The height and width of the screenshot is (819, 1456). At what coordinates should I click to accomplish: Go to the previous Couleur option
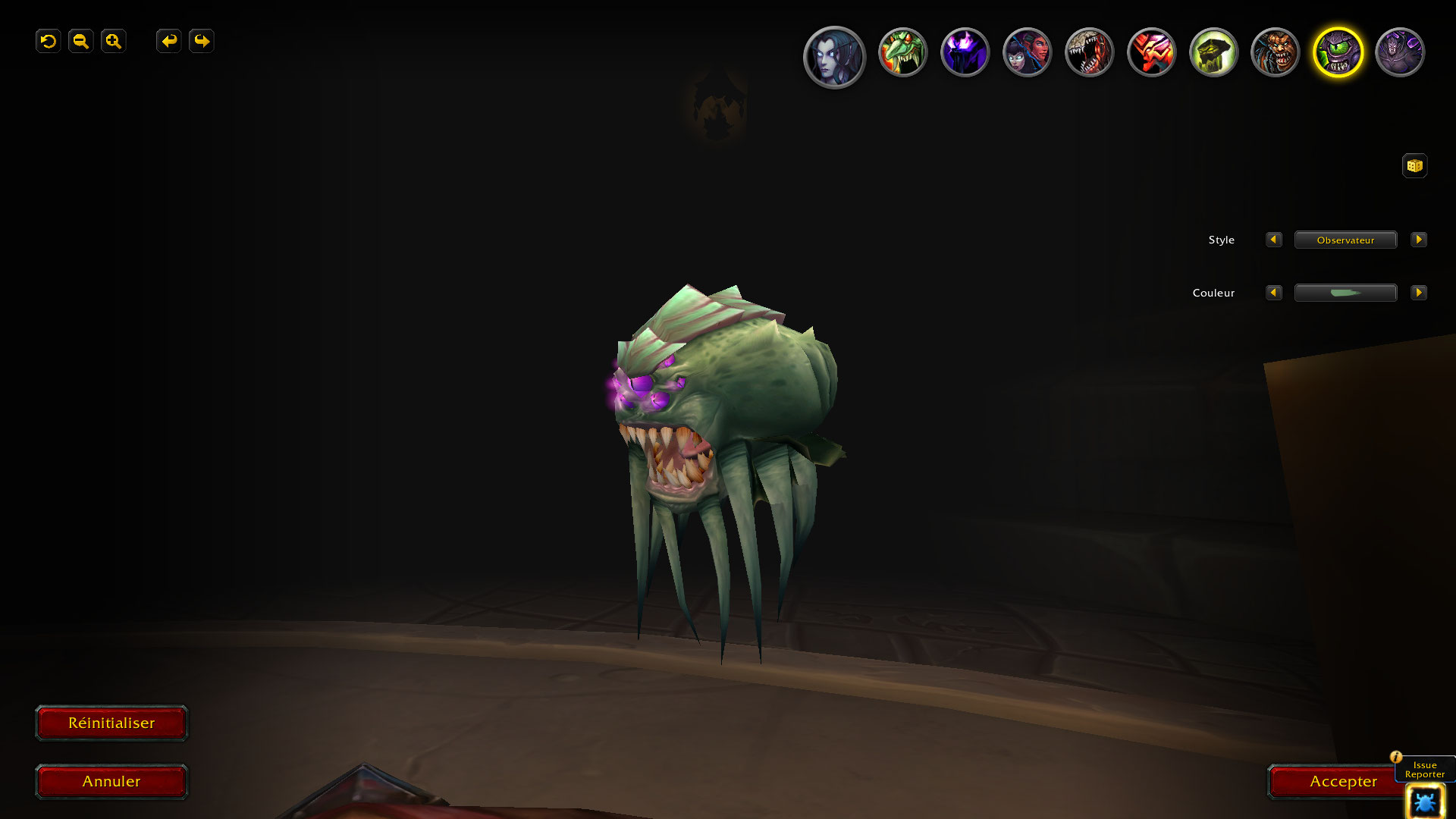(x=1274, y=293)
